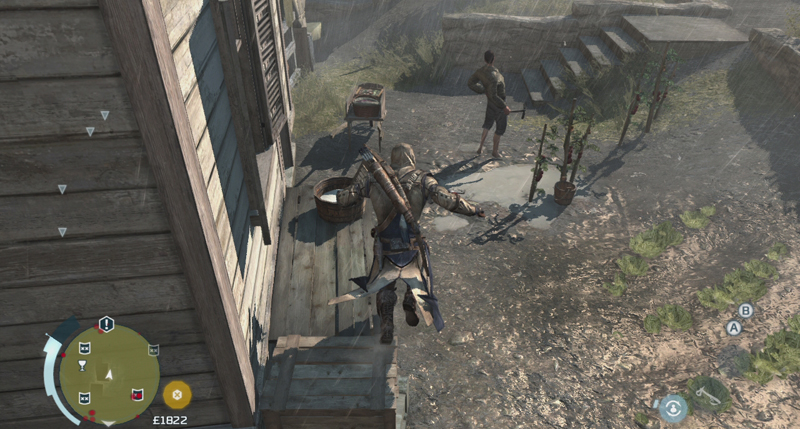Select the exclamation mark marker atop the minimap
800x429 pixels.
tap(106, 324)
